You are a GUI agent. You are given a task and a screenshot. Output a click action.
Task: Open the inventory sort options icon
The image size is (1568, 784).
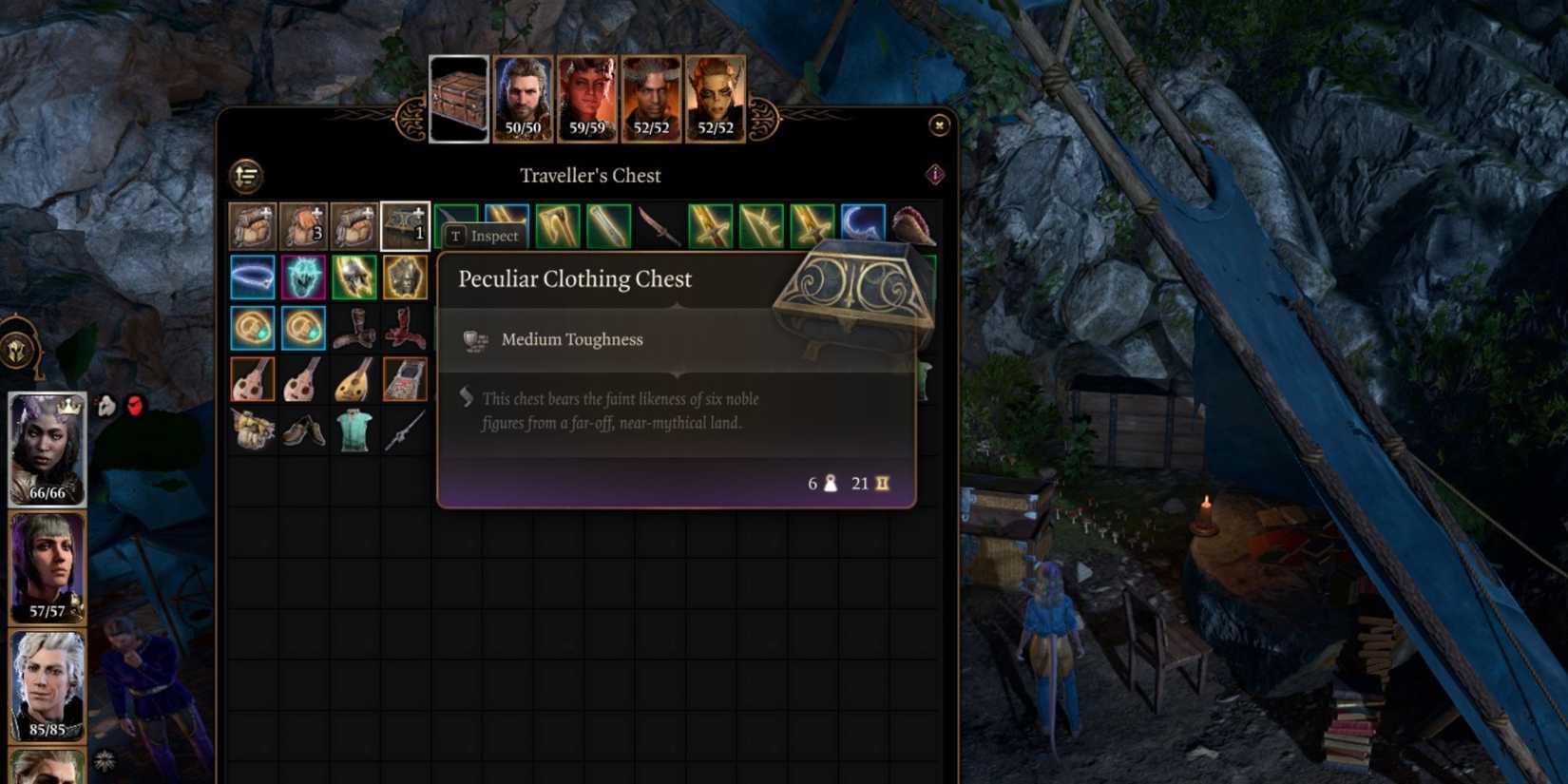246,174
